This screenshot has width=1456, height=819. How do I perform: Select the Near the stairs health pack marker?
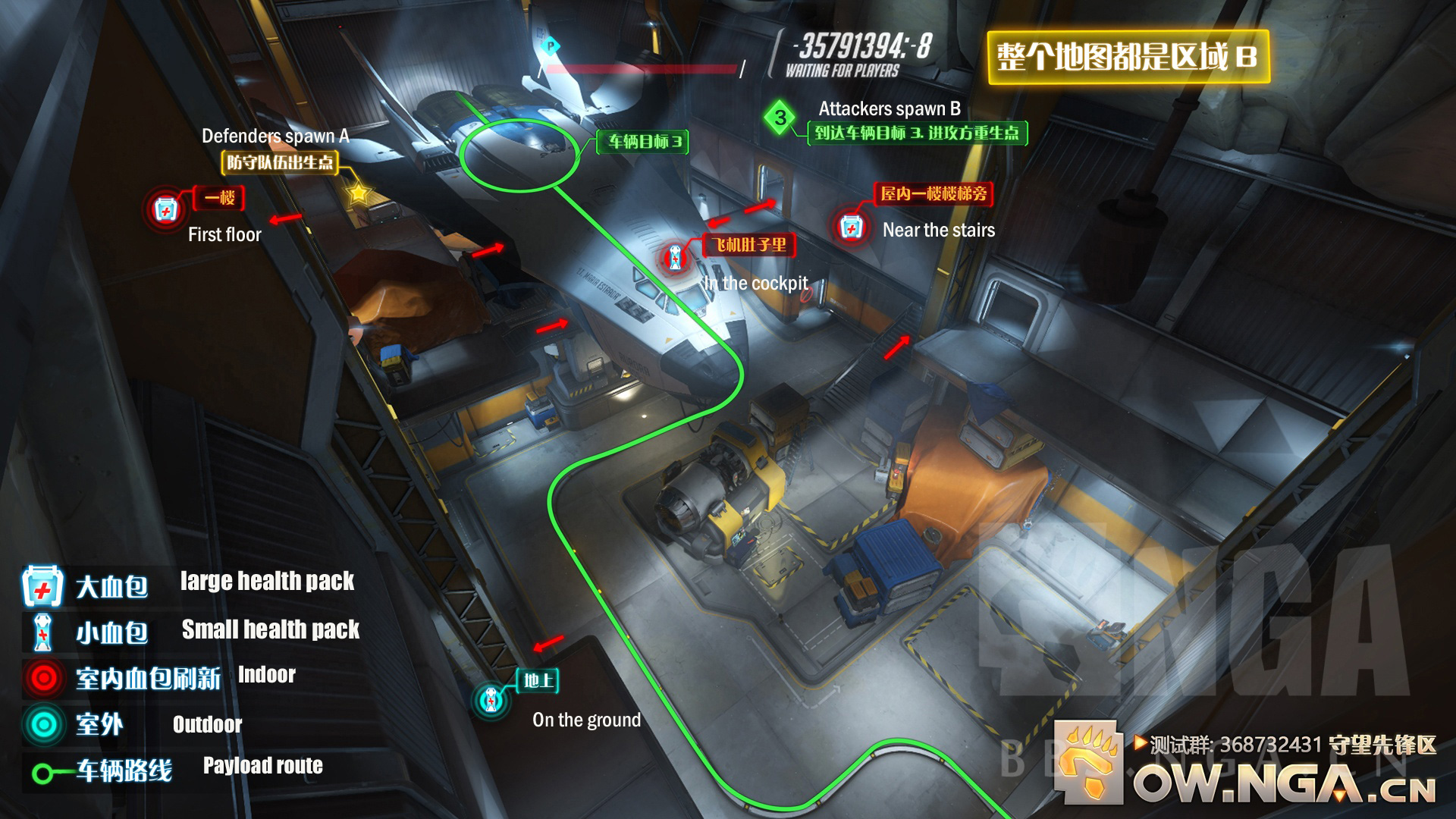pyautogui.click(x=851, y=227)
